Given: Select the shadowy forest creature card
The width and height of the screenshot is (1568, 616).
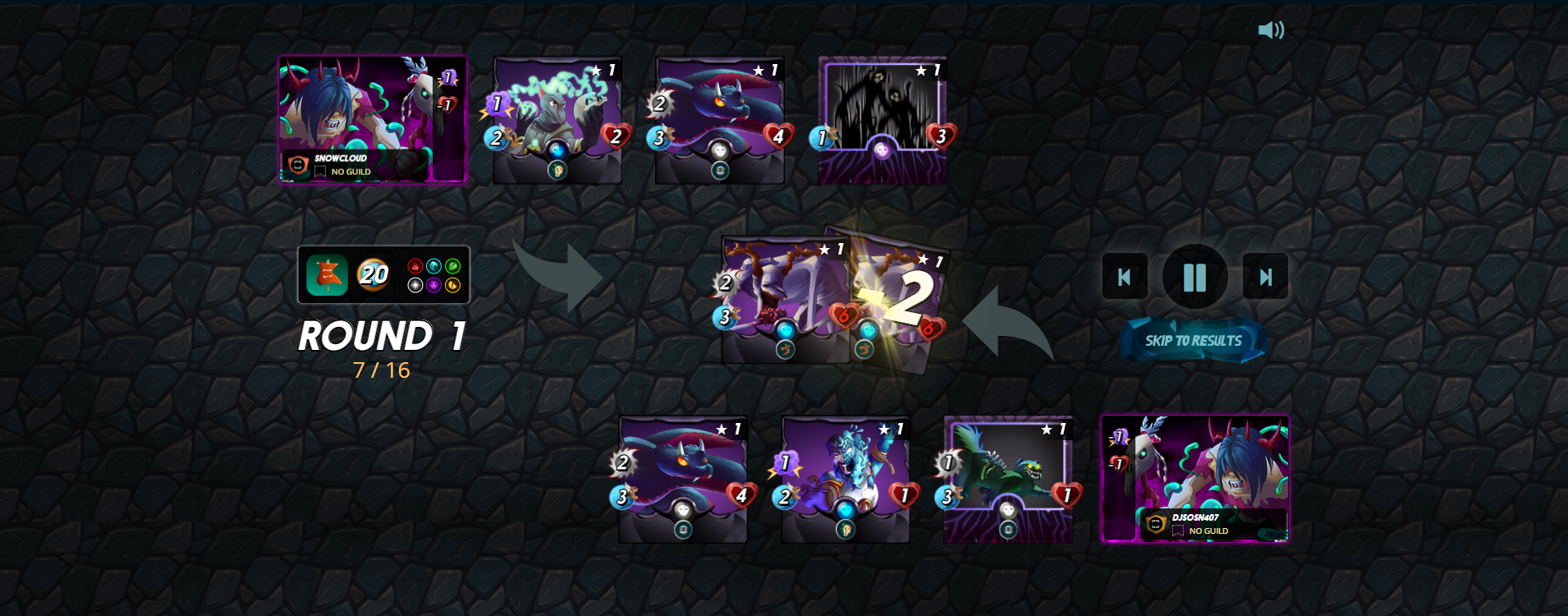Looking at the screenshot, I should pos(883,119).
